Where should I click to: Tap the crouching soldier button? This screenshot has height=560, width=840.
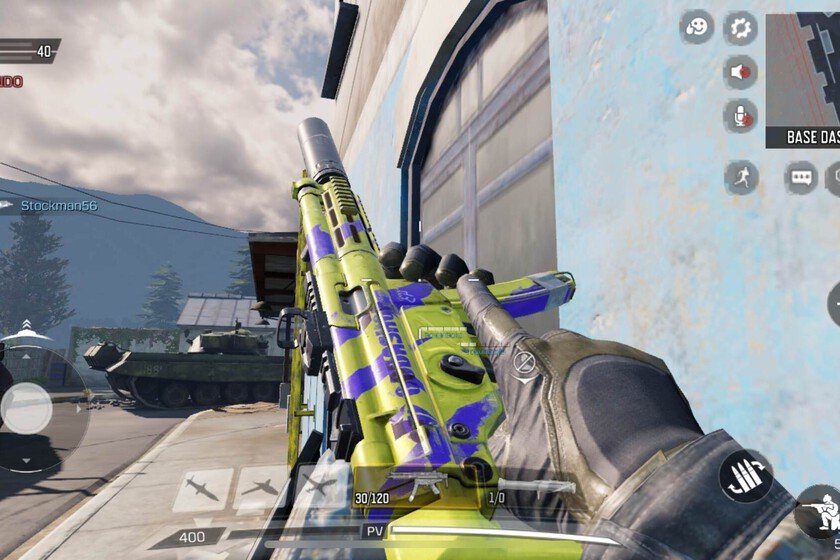(x=818, y=512)
